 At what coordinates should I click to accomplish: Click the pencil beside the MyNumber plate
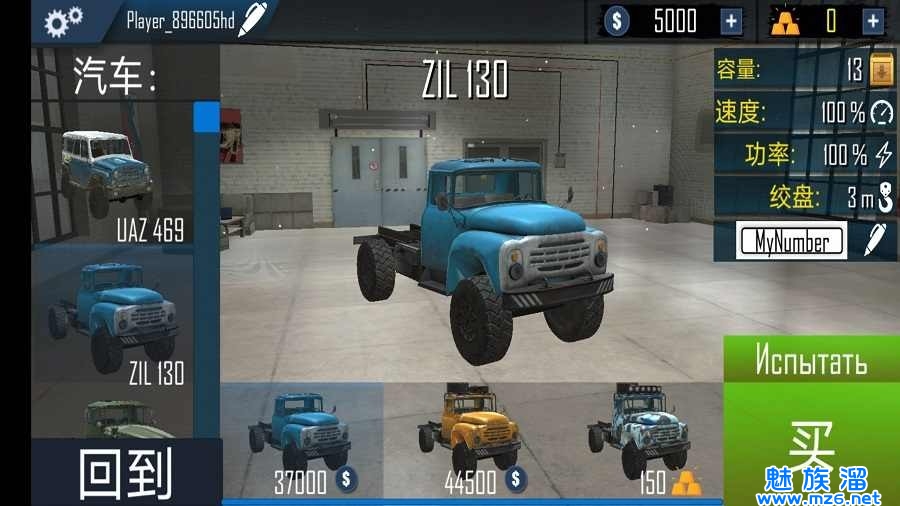pos(875,240)
